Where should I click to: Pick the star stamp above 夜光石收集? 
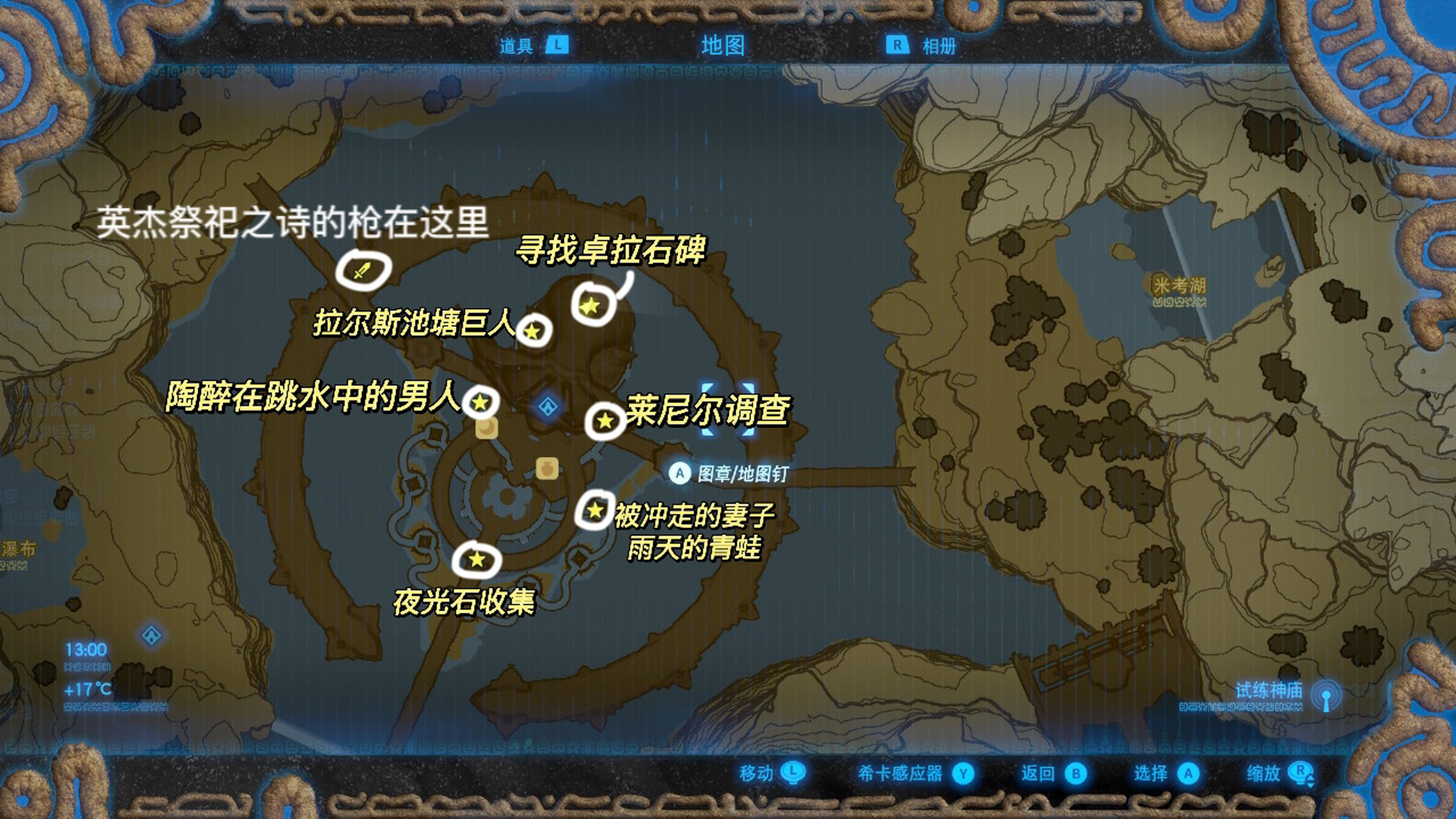tap(477, 560)
